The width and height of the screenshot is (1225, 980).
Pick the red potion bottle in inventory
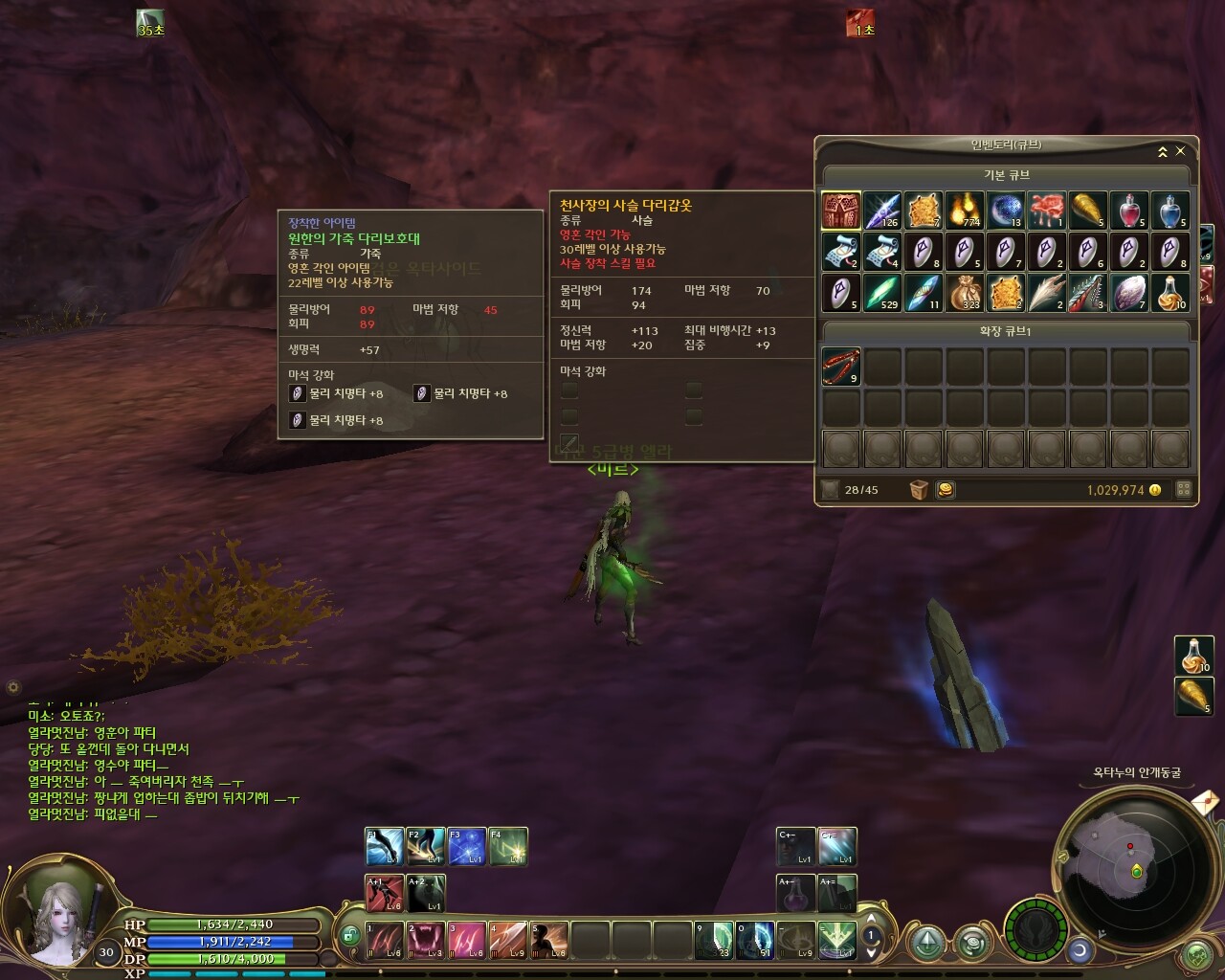(1128, 211)
